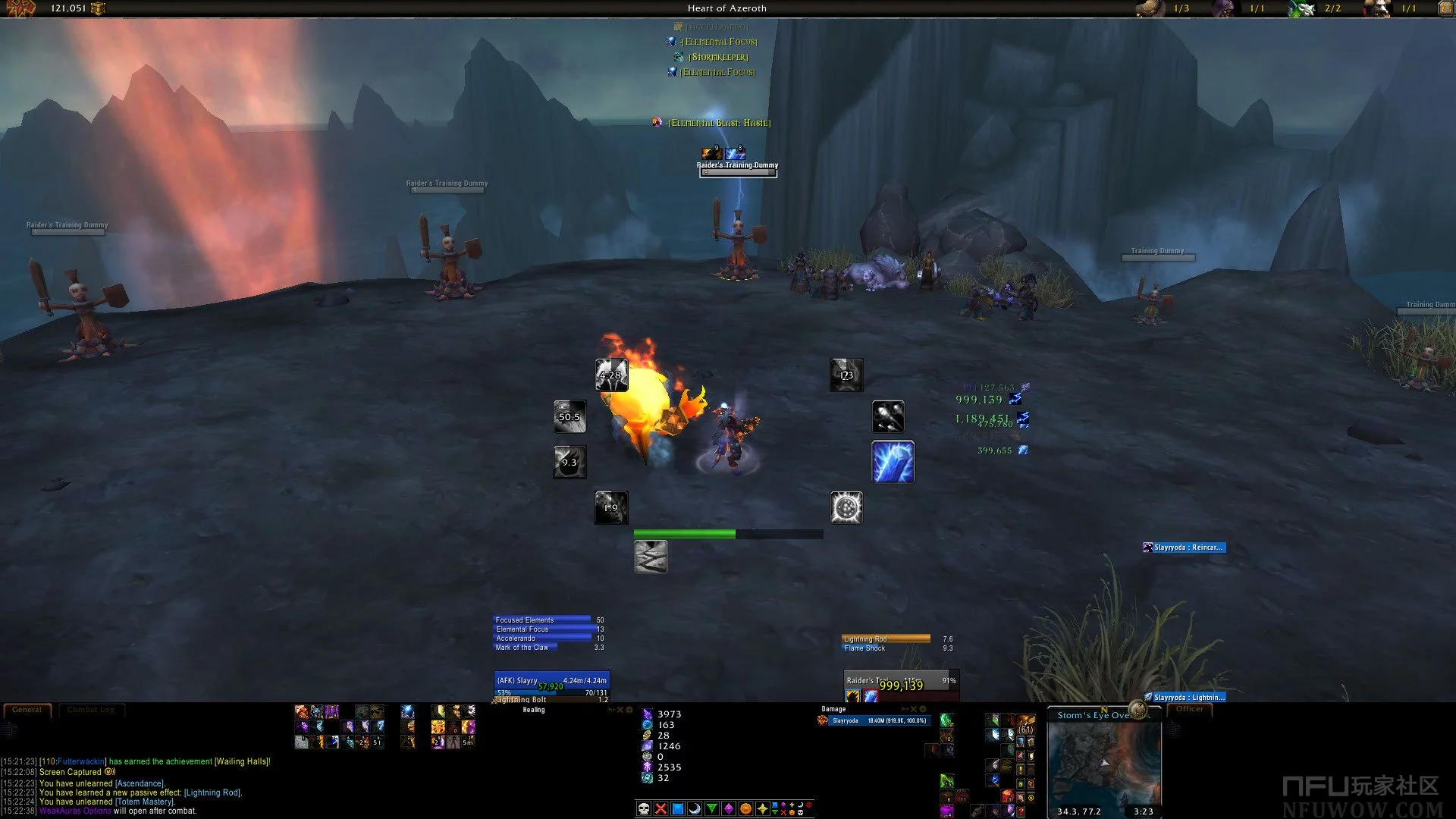Click the Wailing Halls achievement link
The height and width of the screenshot is (819, 1456).
(x=242, y=761)
